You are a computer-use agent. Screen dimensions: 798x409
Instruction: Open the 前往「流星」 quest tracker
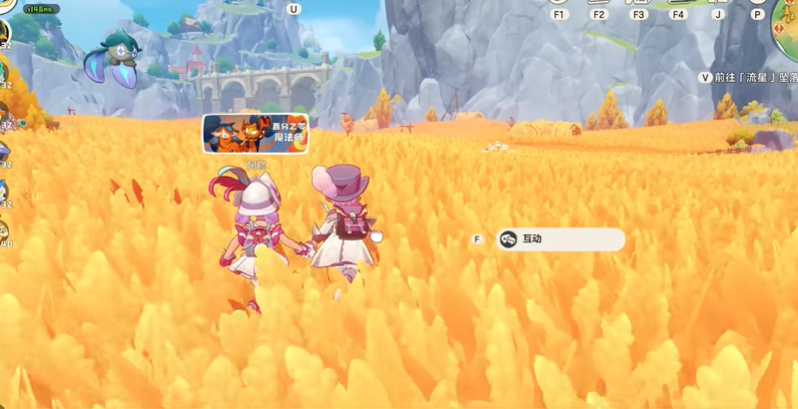pyautogui.click(x=754, y=77)
